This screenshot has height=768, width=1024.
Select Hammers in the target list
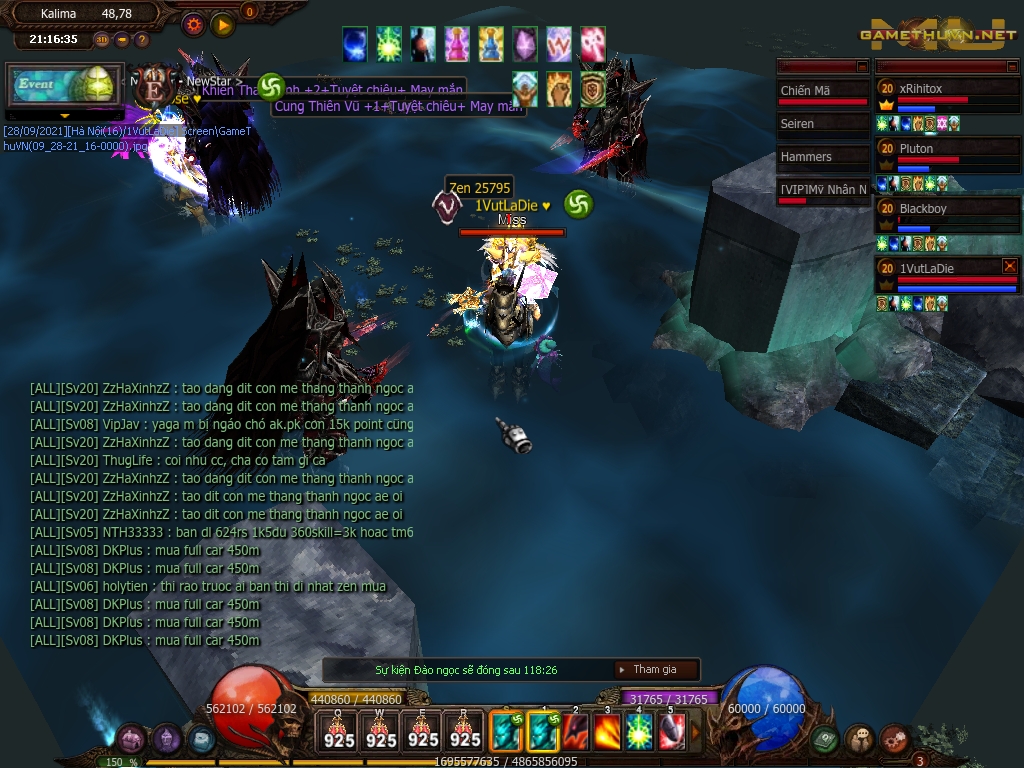coord(822,157)
